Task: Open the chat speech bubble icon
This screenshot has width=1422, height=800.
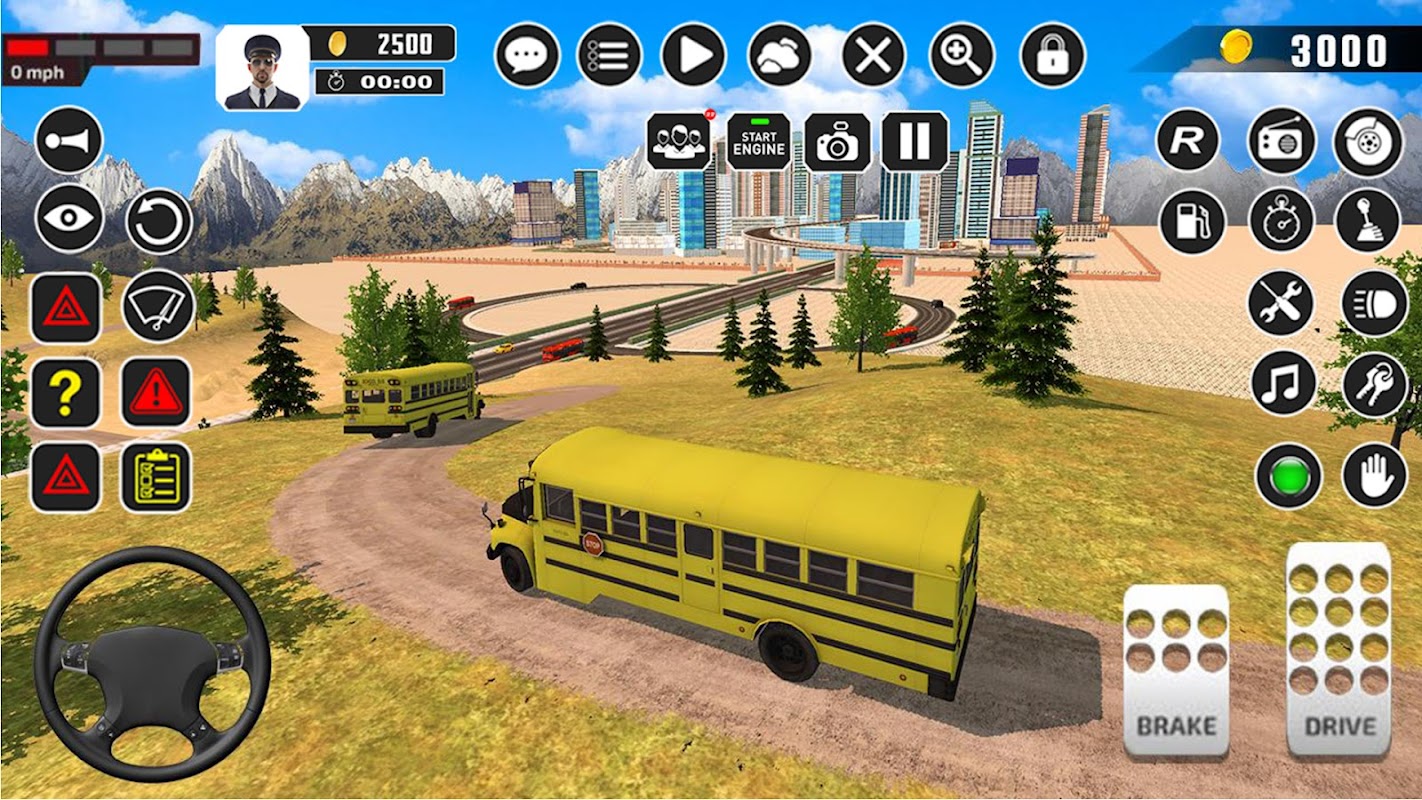Action: point(527,55)
